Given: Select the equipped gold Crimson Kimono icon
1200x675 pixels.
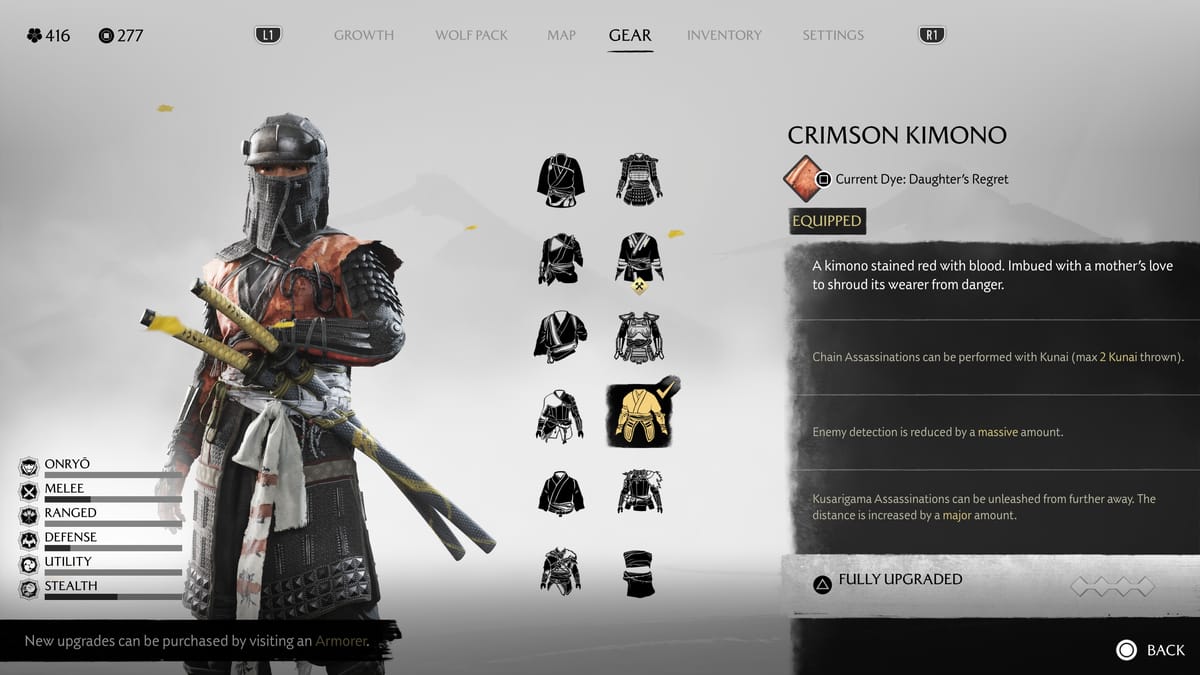Looking at the screenshot, I should click(x=640, y=415).
